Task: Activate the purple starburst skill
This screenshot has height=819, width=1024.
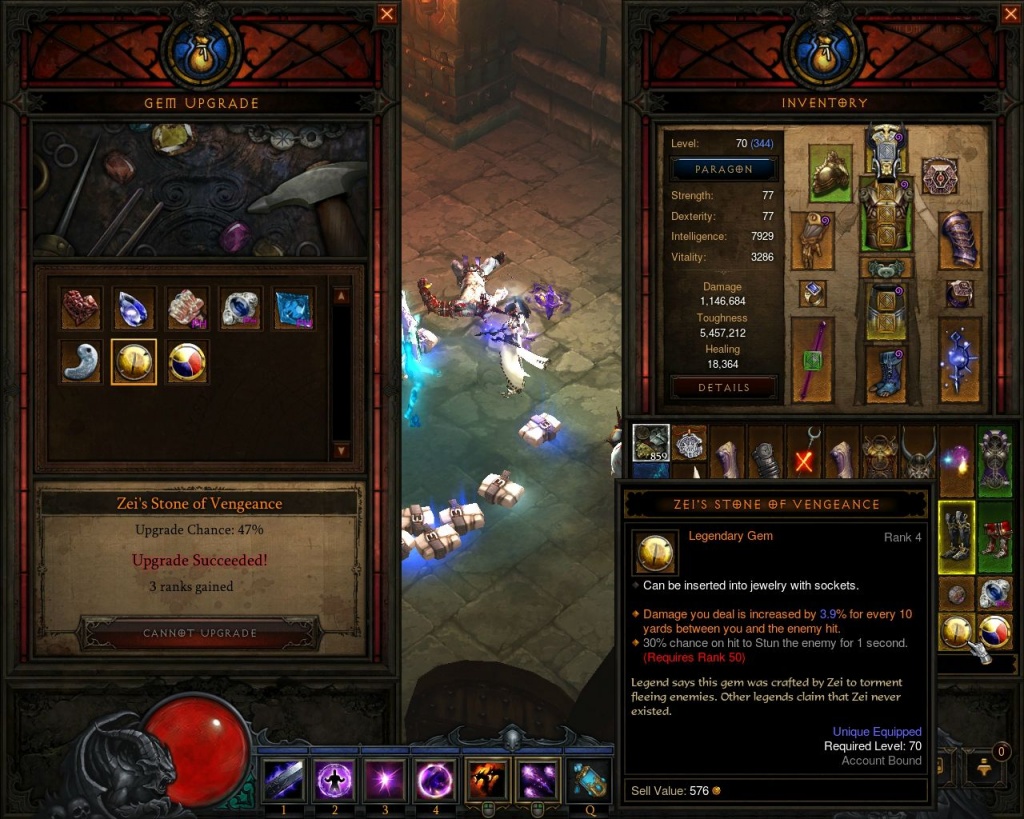Action: 386,780
